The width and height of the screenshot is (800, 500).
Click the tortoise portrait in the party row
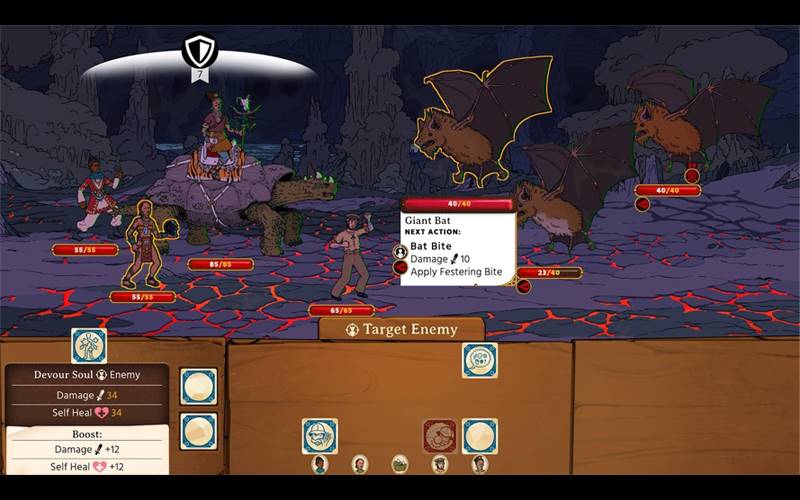pyautogui.click(x=400, y=464)
